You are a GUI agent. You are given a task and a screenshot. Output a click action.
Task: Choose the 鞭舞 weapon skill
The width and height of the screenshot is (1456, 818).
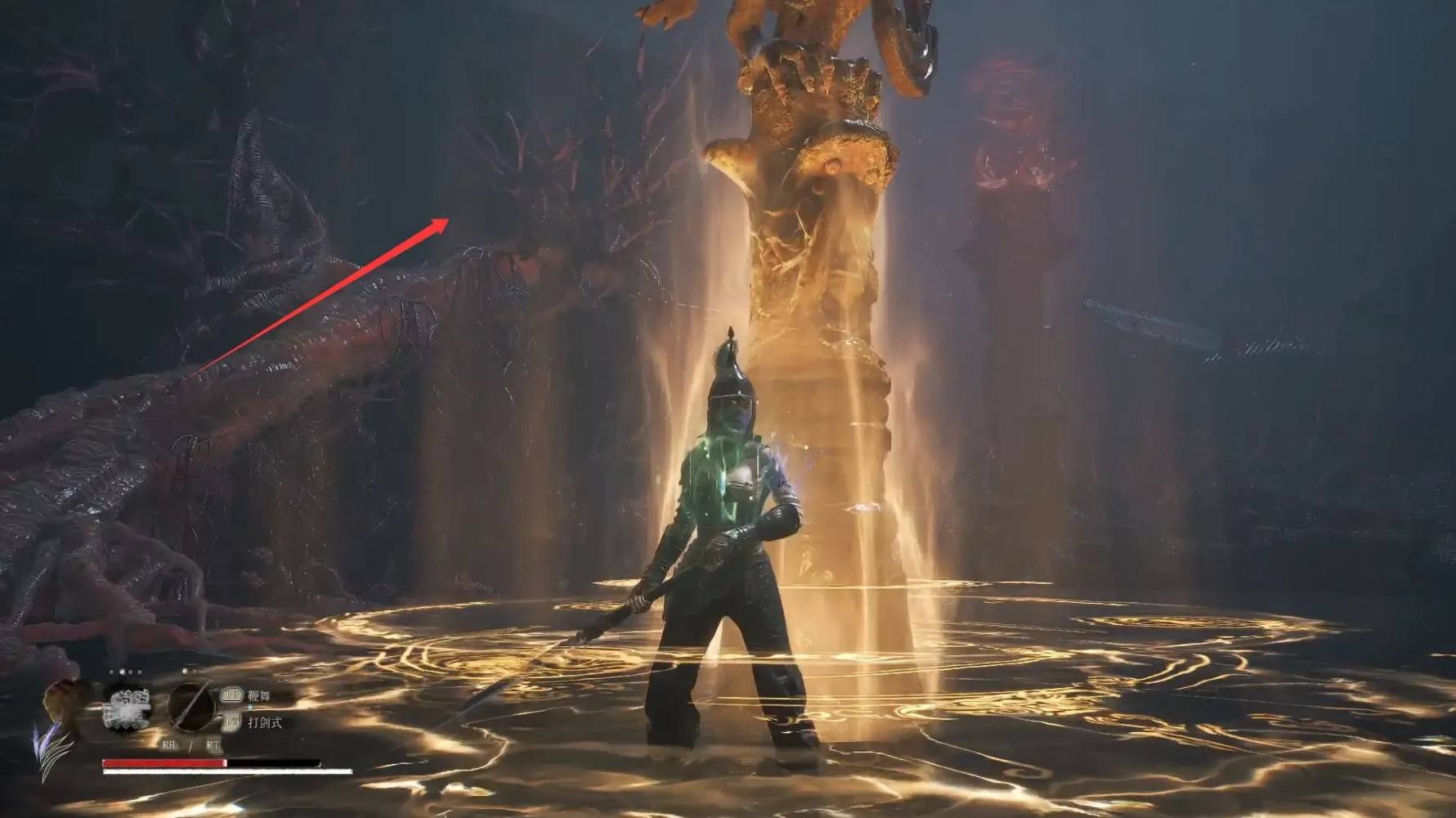tap(258, 696)
